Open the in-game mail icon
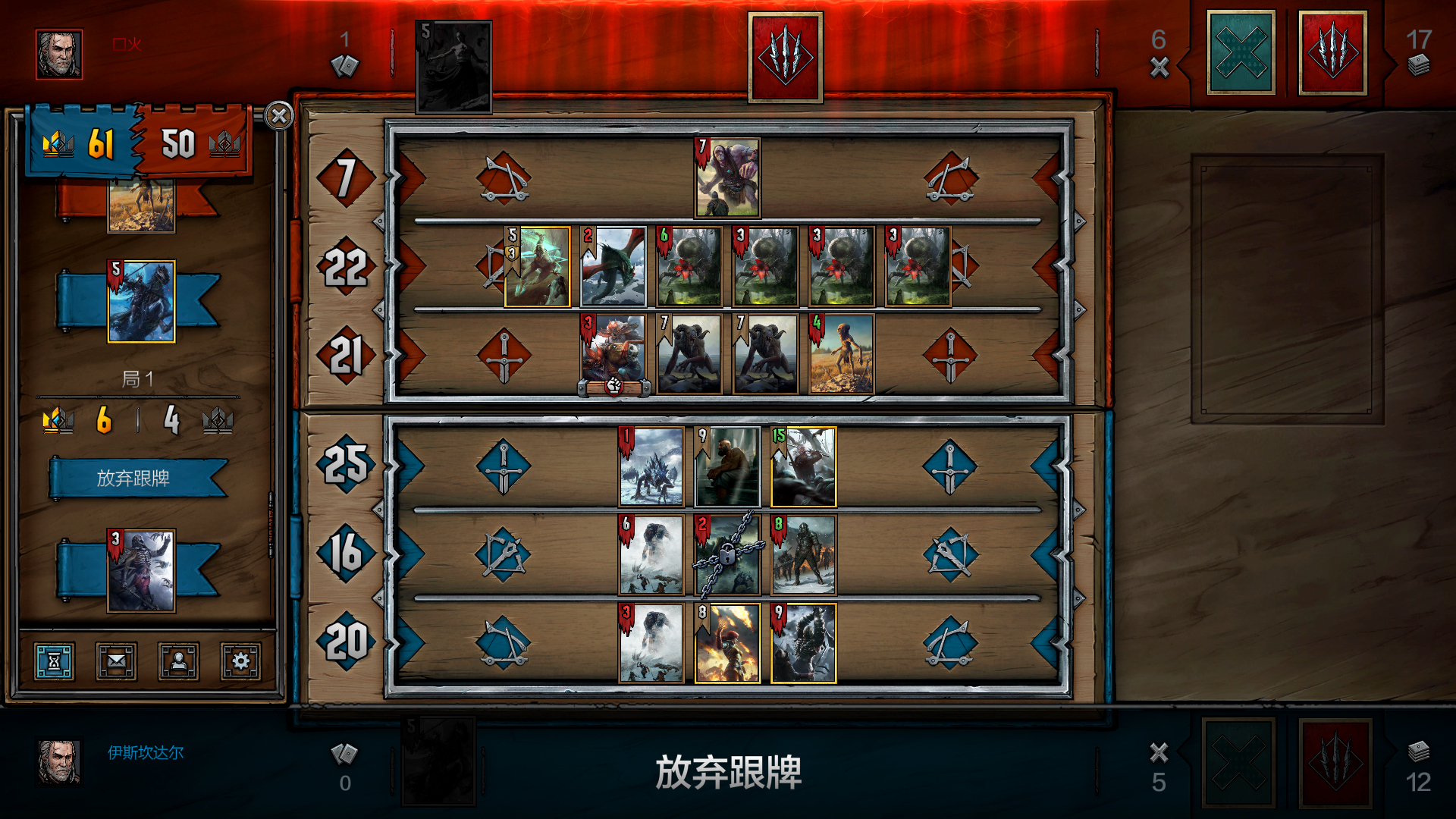 click(115, 661)
